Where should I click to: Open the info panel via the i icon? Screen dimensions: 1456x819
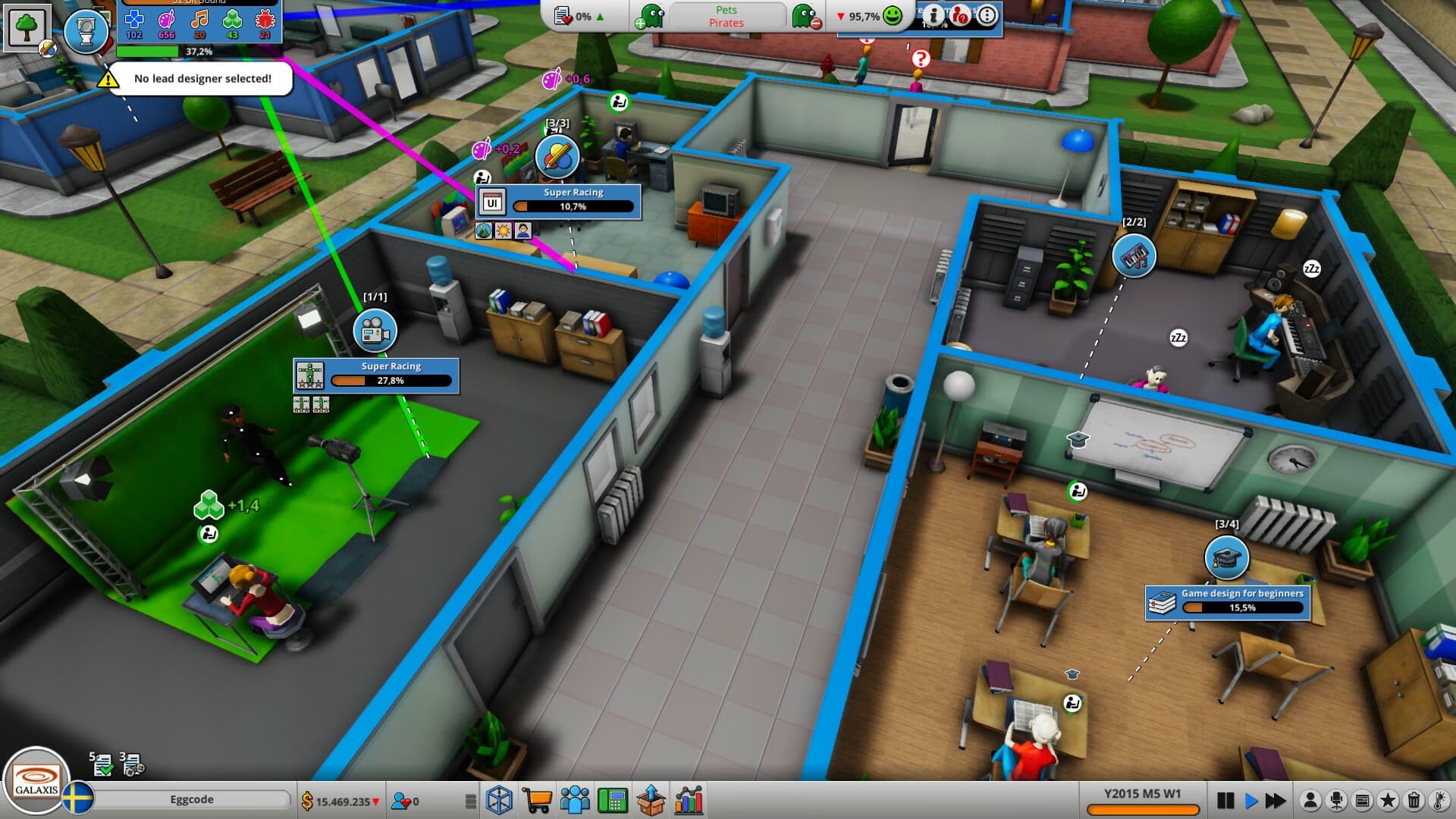click(x=933, y=20)
